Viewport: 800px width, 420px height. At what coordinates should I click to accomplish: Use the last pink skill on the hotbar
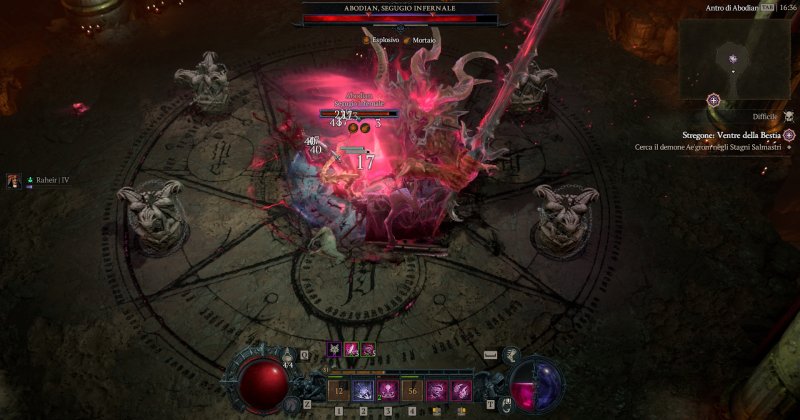coord(461,390)
